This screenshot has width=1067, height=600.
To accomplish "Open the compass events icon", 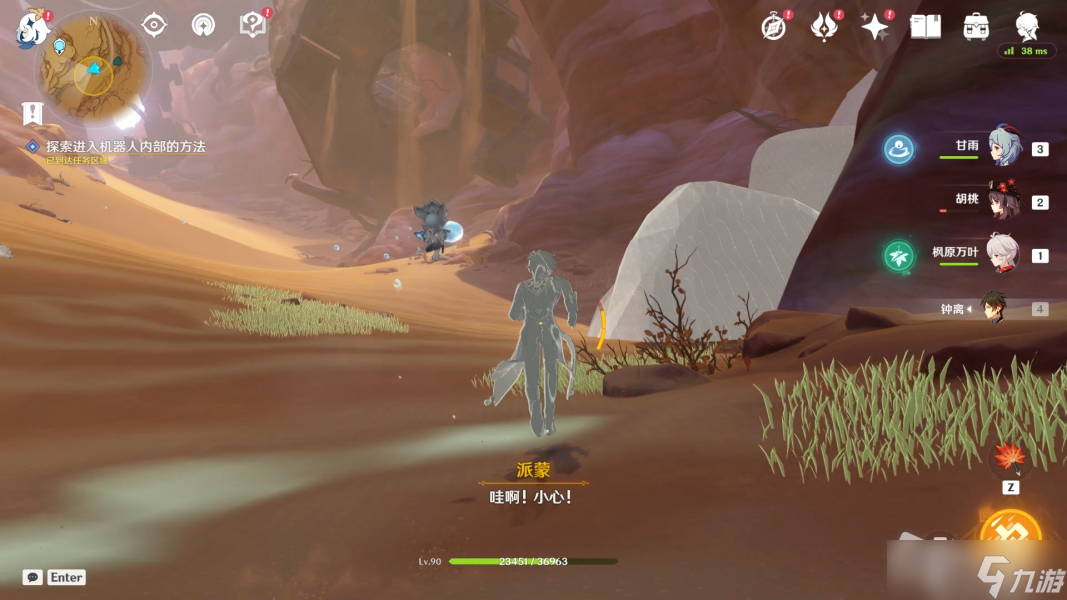I will click(x=773, y=27).
